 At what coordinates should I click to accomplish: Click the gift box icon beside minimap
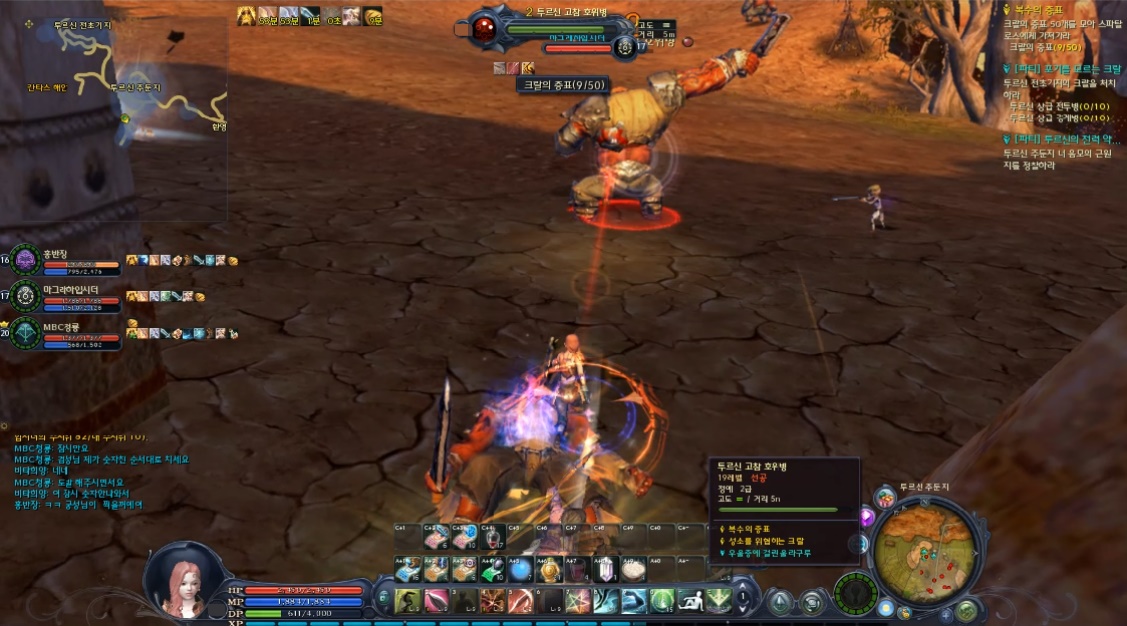point(884,497)
